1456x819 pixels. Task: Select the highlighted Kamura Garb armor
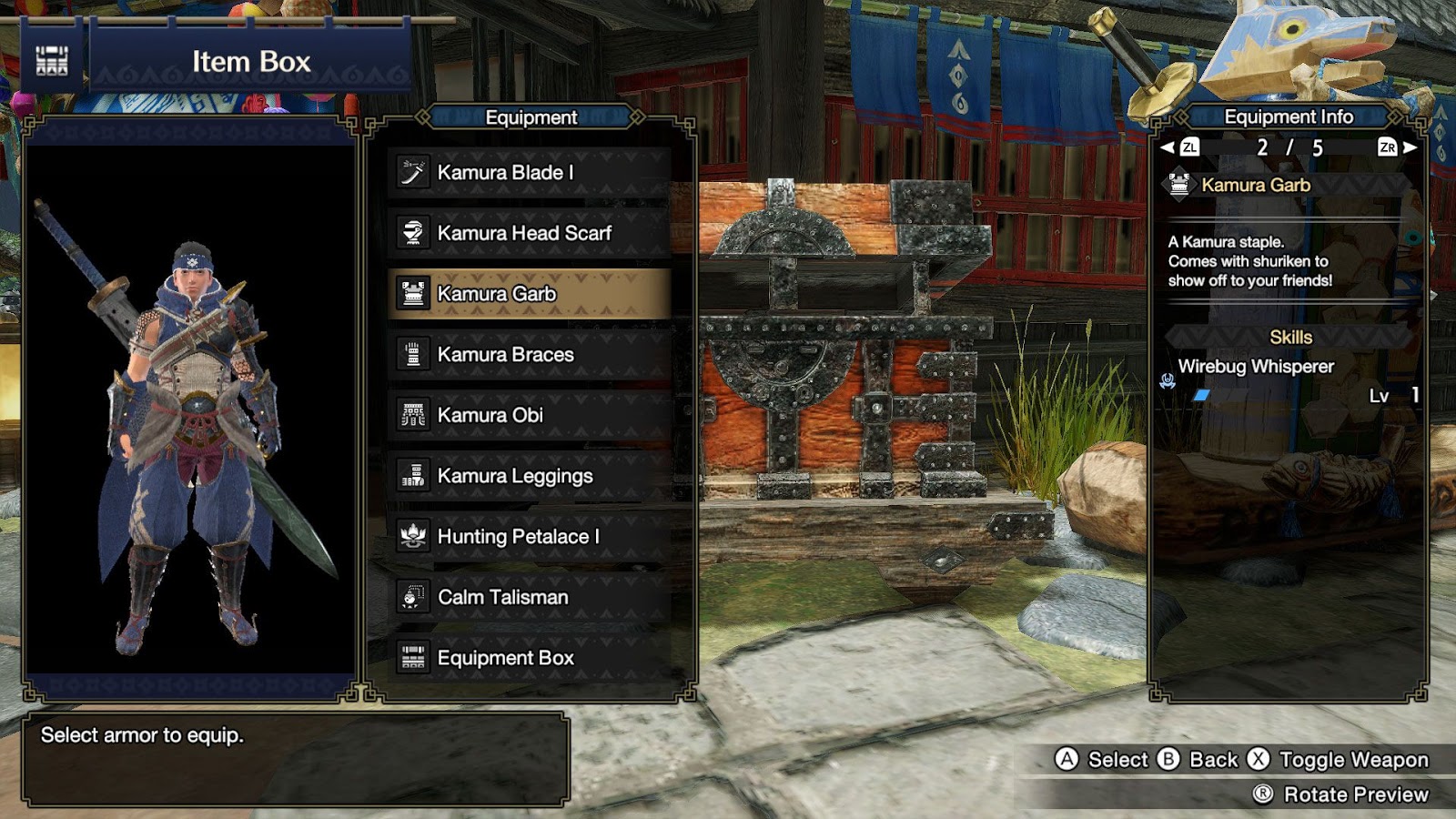point(529,294)
